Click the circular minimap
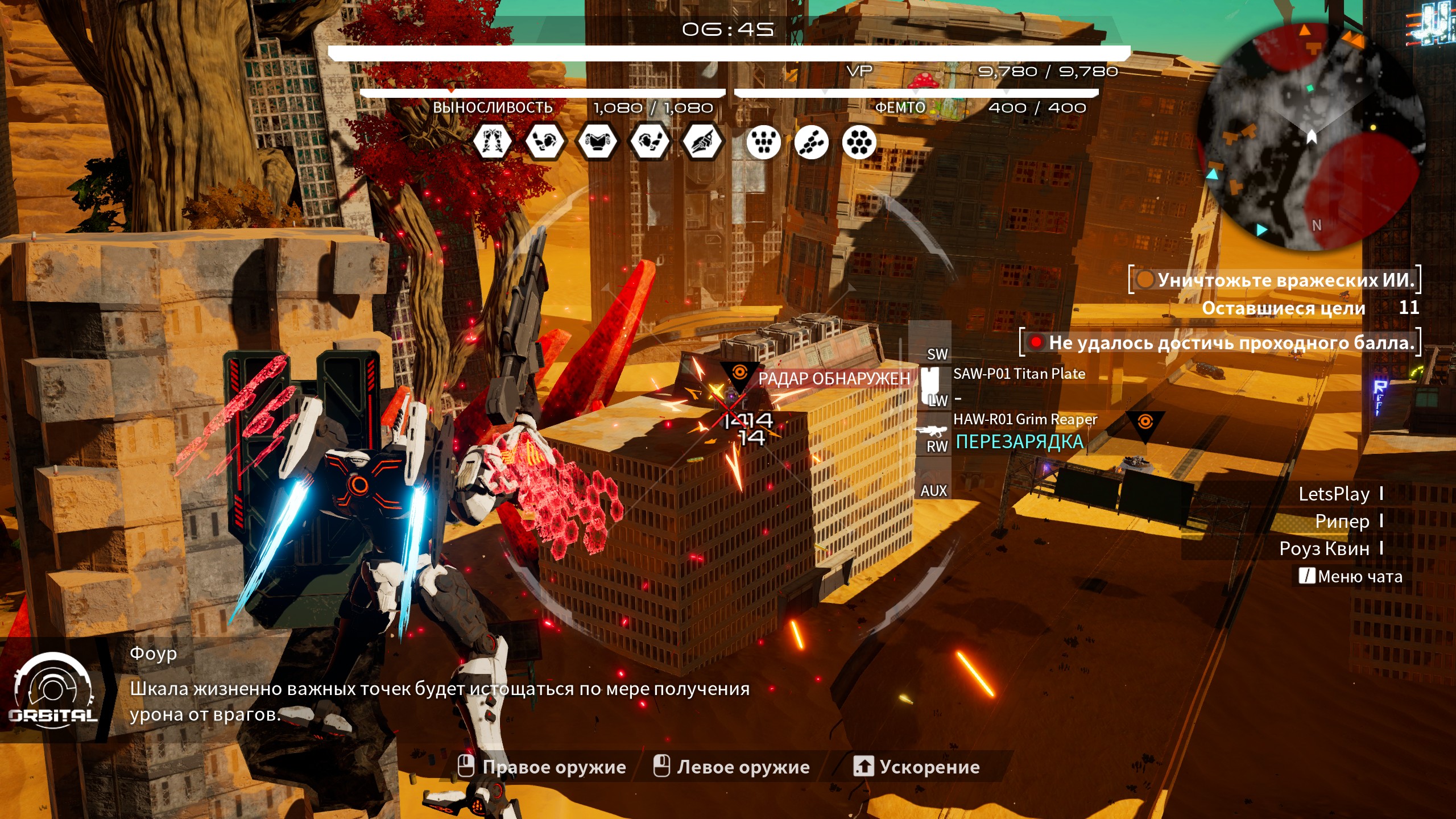 point(1312,136)
